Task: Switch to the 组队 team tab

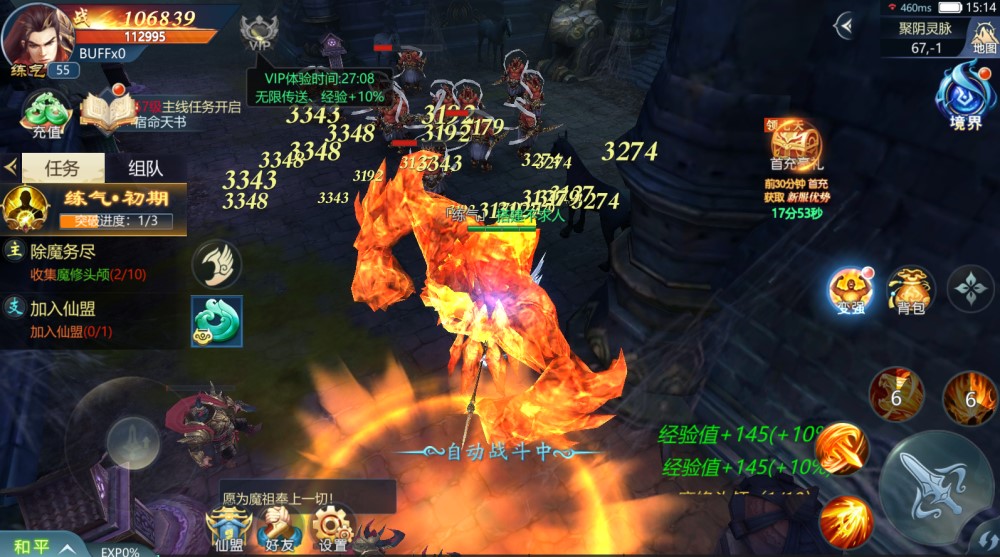Action: pos(146,169)
